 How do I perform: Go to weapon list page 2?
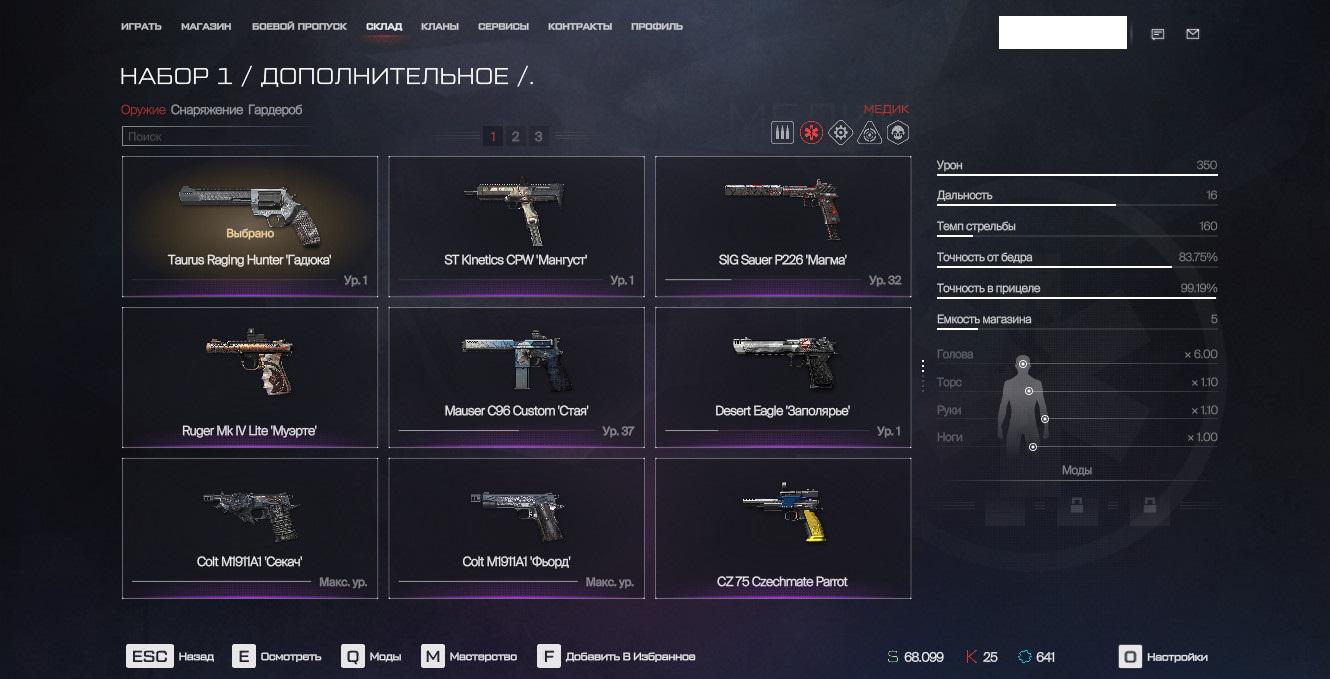(515, 137)
